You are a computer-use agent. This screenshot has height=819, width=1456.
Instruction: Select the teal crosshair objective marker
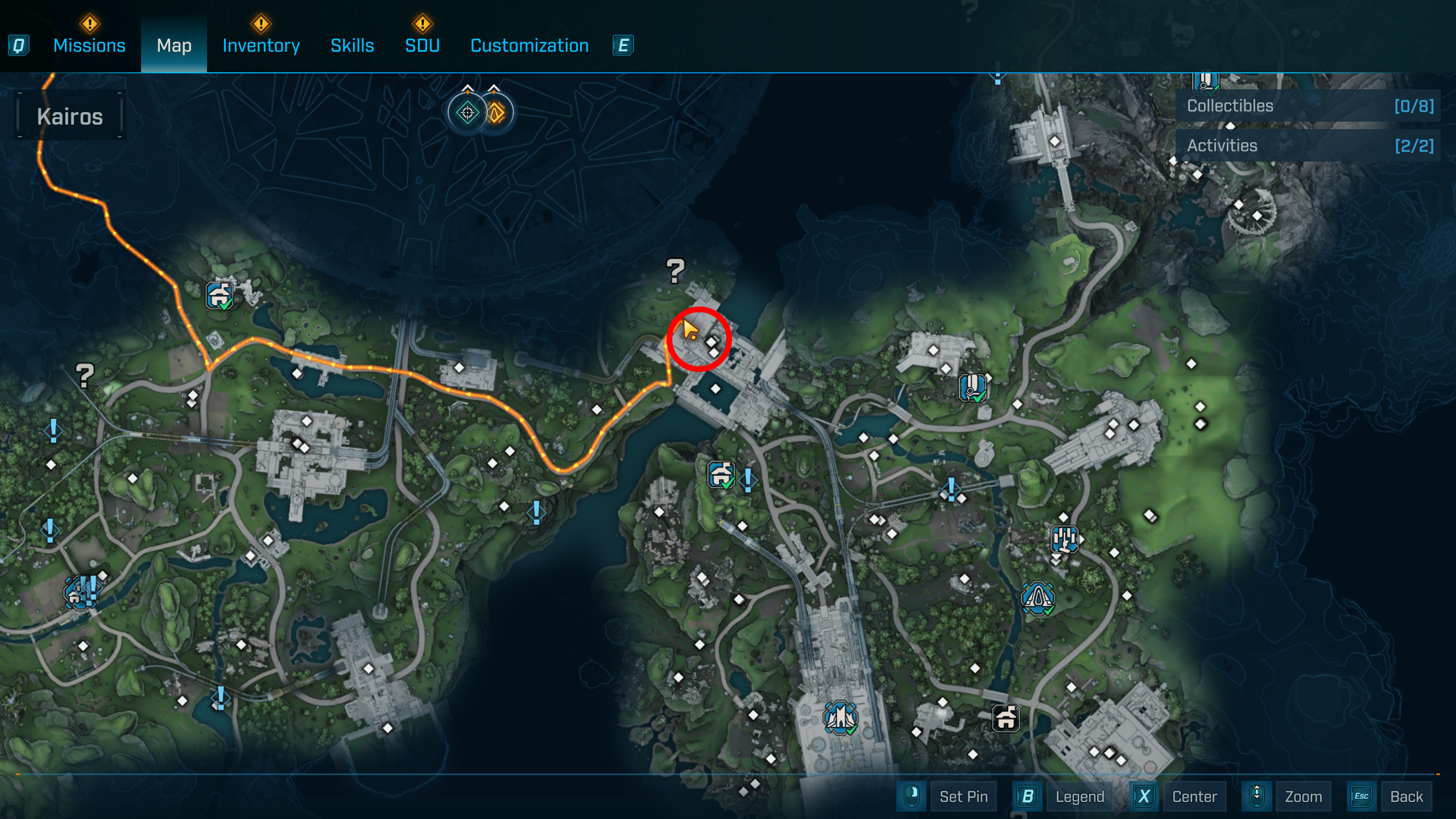click(468, 113)
